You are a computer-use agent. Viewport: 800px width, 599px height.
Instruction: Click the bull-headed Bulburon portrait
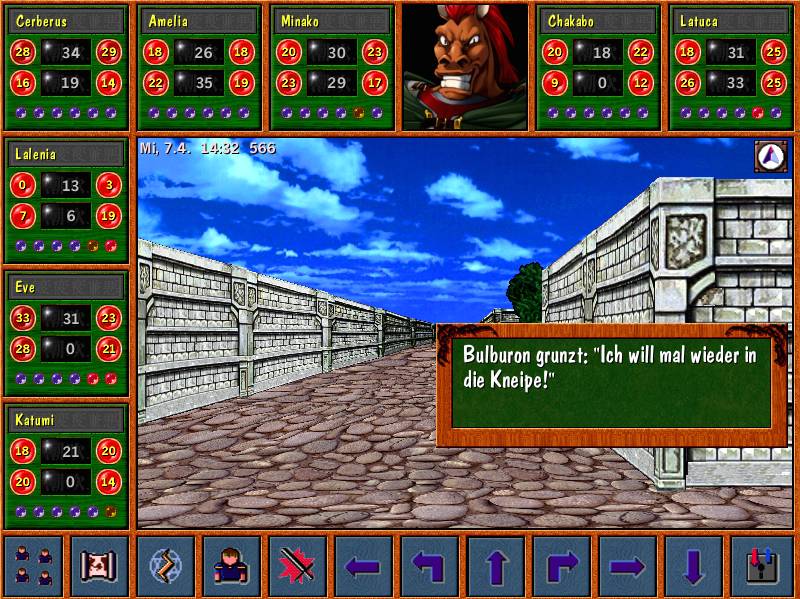[x=465, y=67]
